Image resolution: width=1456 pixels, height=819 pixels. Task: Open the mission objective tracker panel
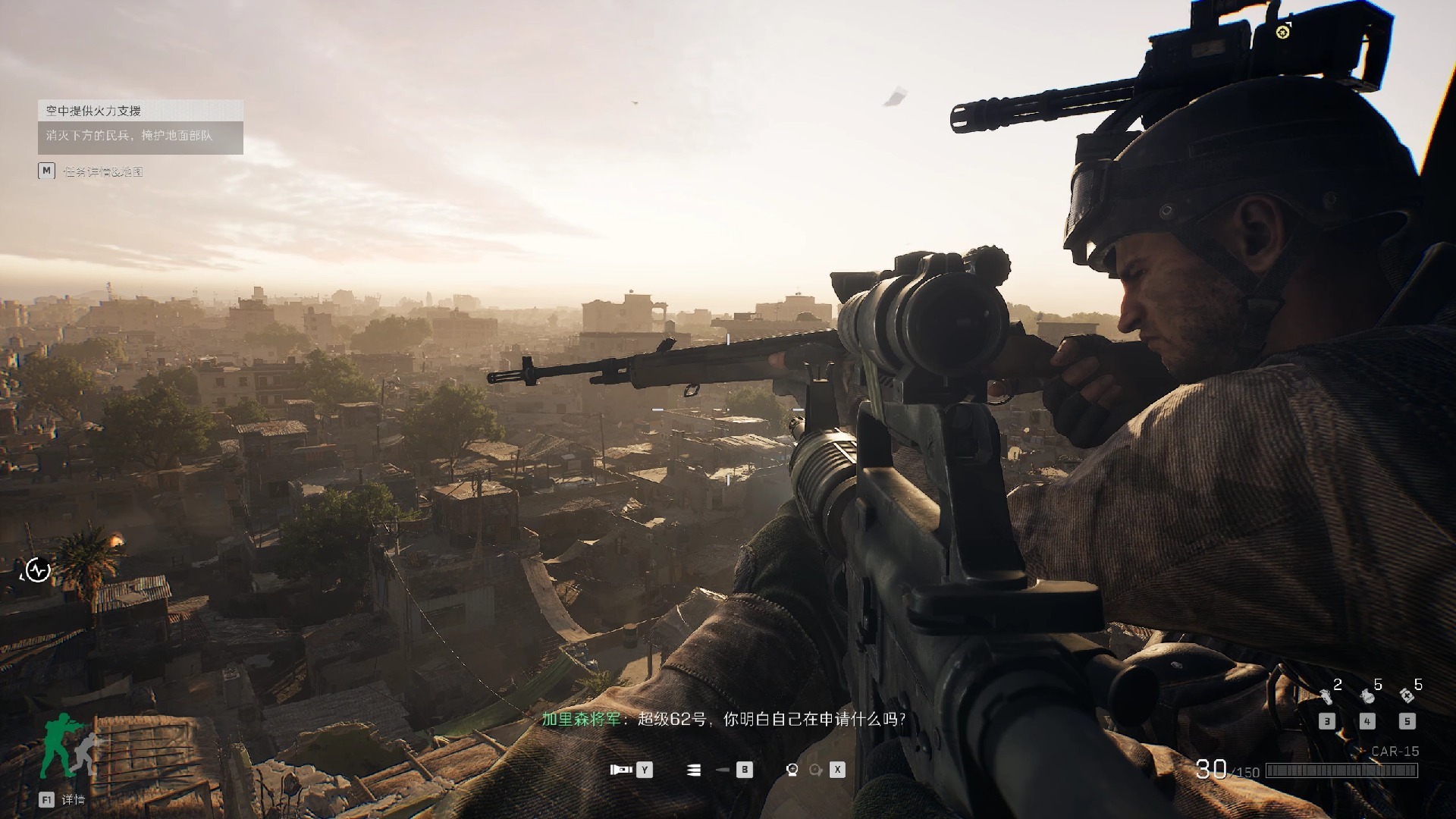140,127
